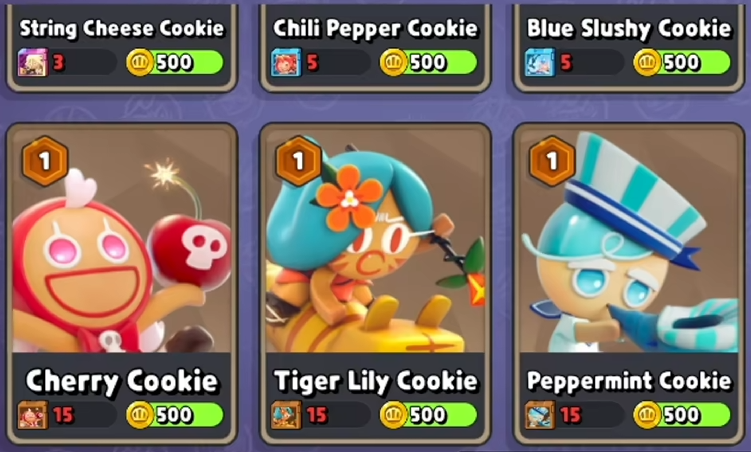Purchase Tiger Lily Cookie for 500 coins
The width and height of the screenshot is (751, 452).
tap(429, 414)
